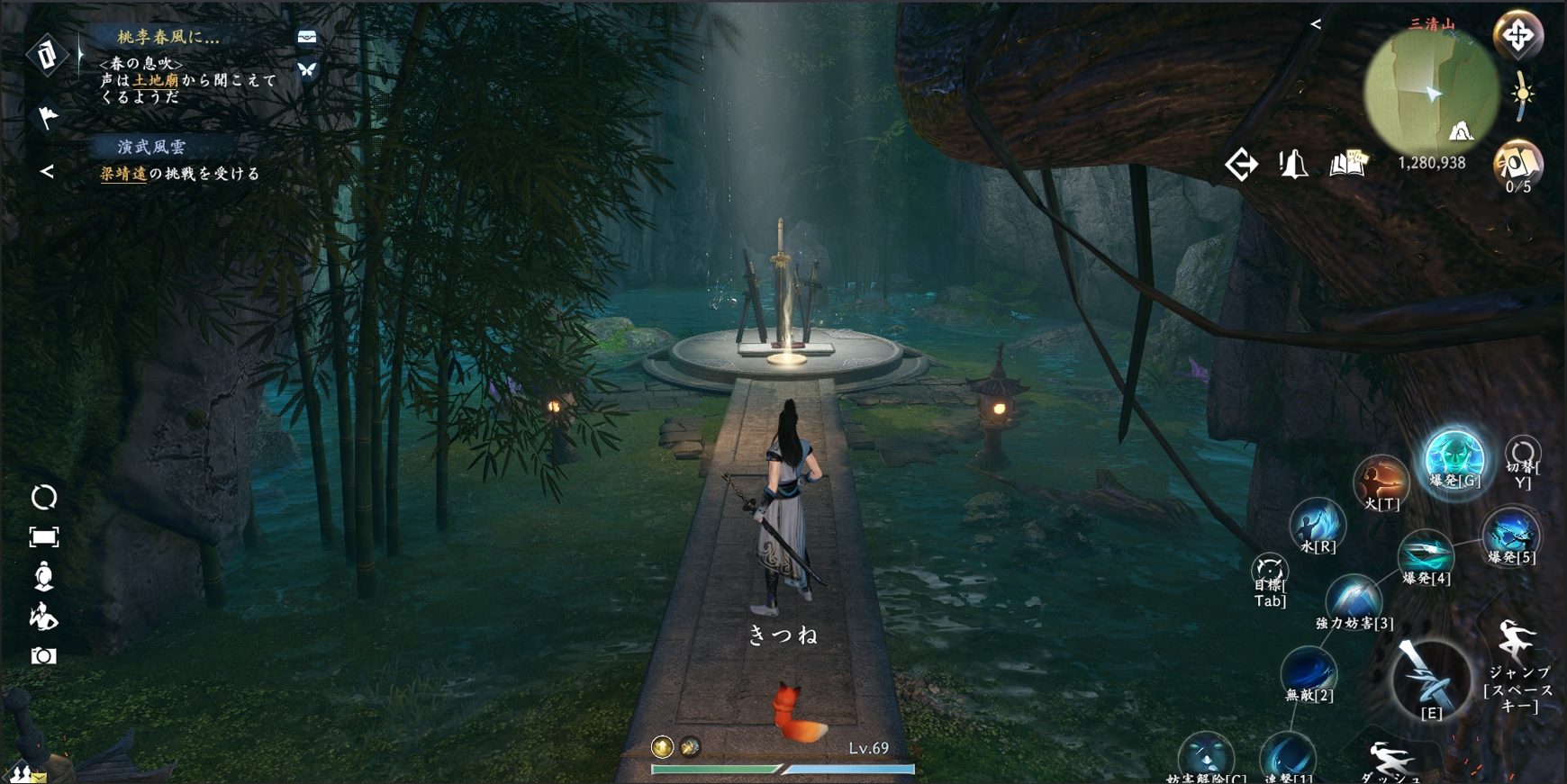This screenshot has height=784, width=1567.
Task: Open the chest icon beside the quest title
Action: coord(307,37)
